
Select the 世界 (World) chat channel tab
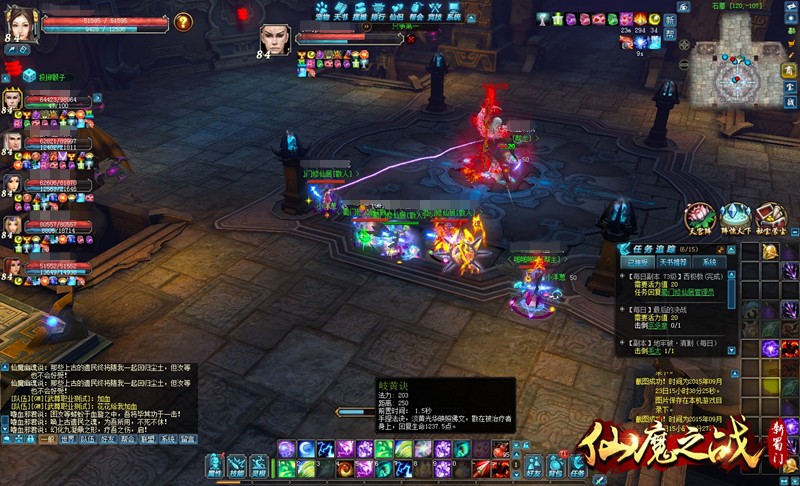(x=67, y=439)
